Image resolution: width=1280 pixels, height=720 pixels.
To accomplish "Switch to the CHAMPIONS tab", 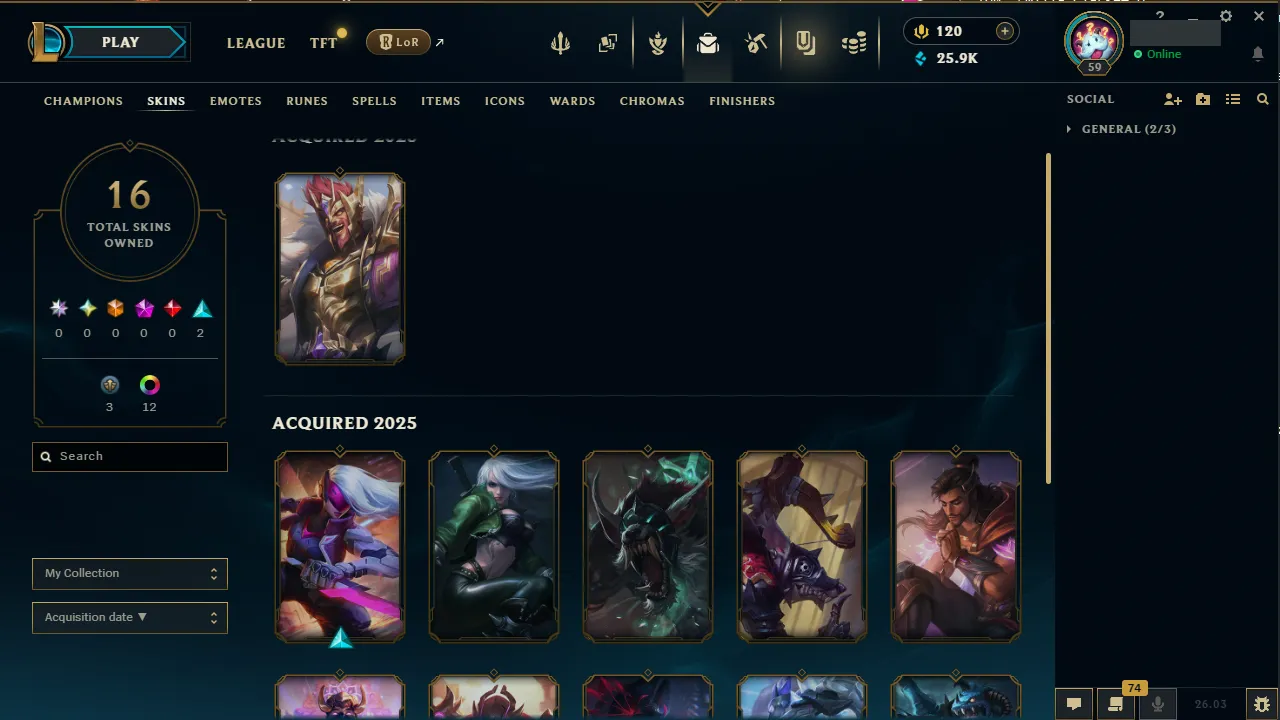I will (83, 100).
